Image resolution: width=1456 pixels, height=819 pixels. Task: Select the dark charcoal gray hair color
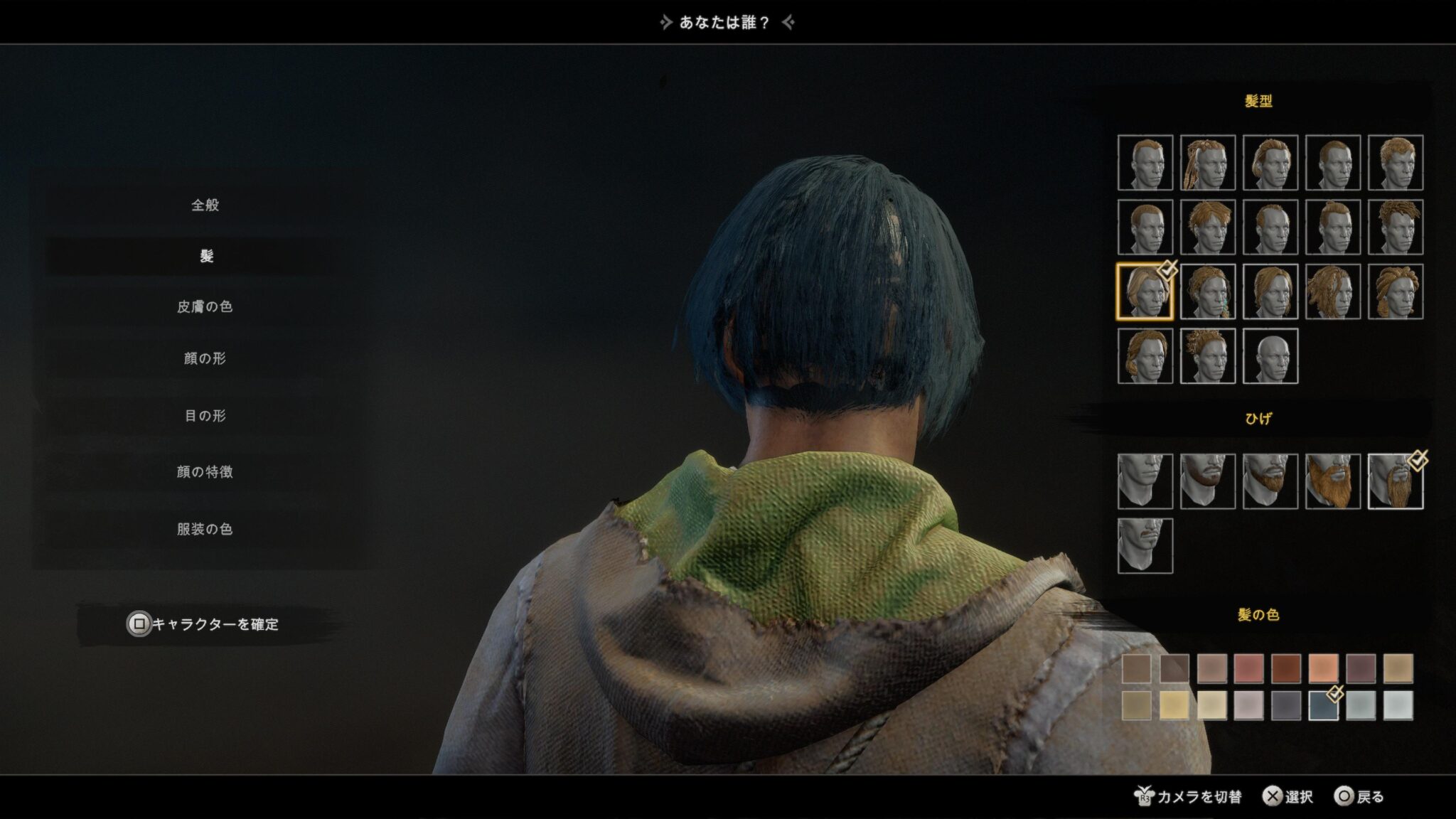1286,705
